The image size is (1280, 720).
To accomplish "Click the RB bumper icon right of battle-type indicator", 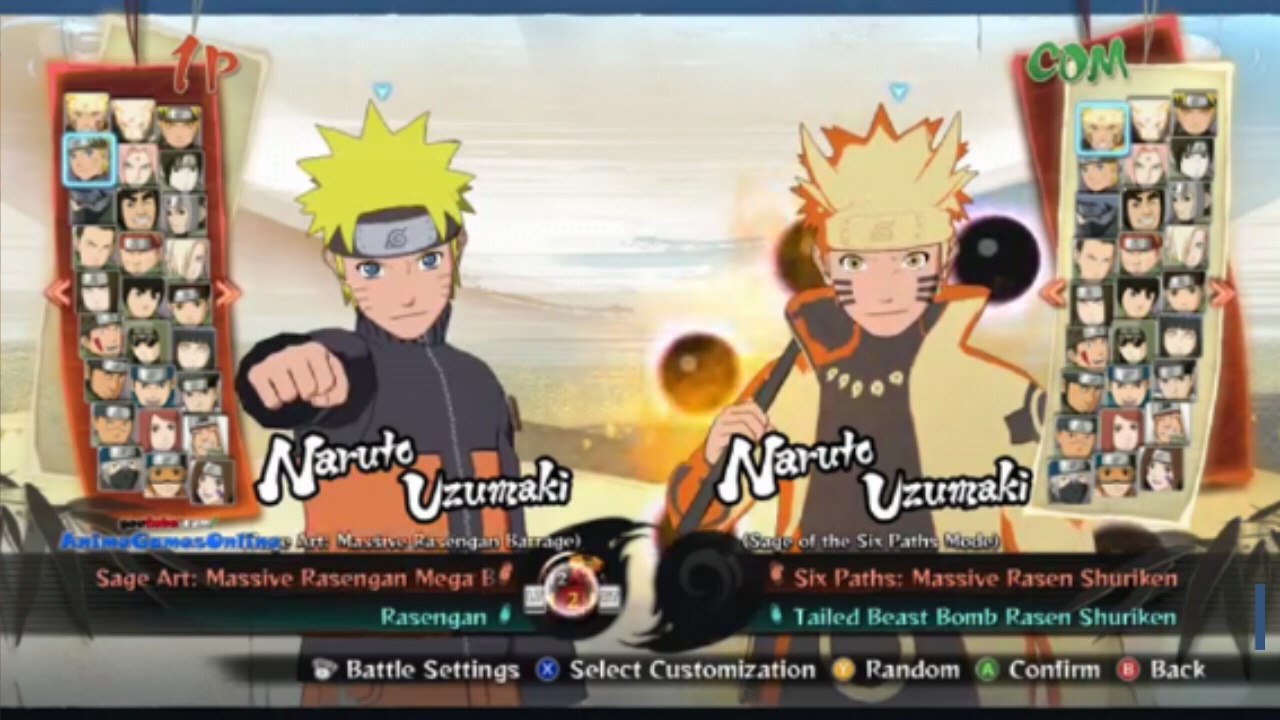I will coord(611,597).
